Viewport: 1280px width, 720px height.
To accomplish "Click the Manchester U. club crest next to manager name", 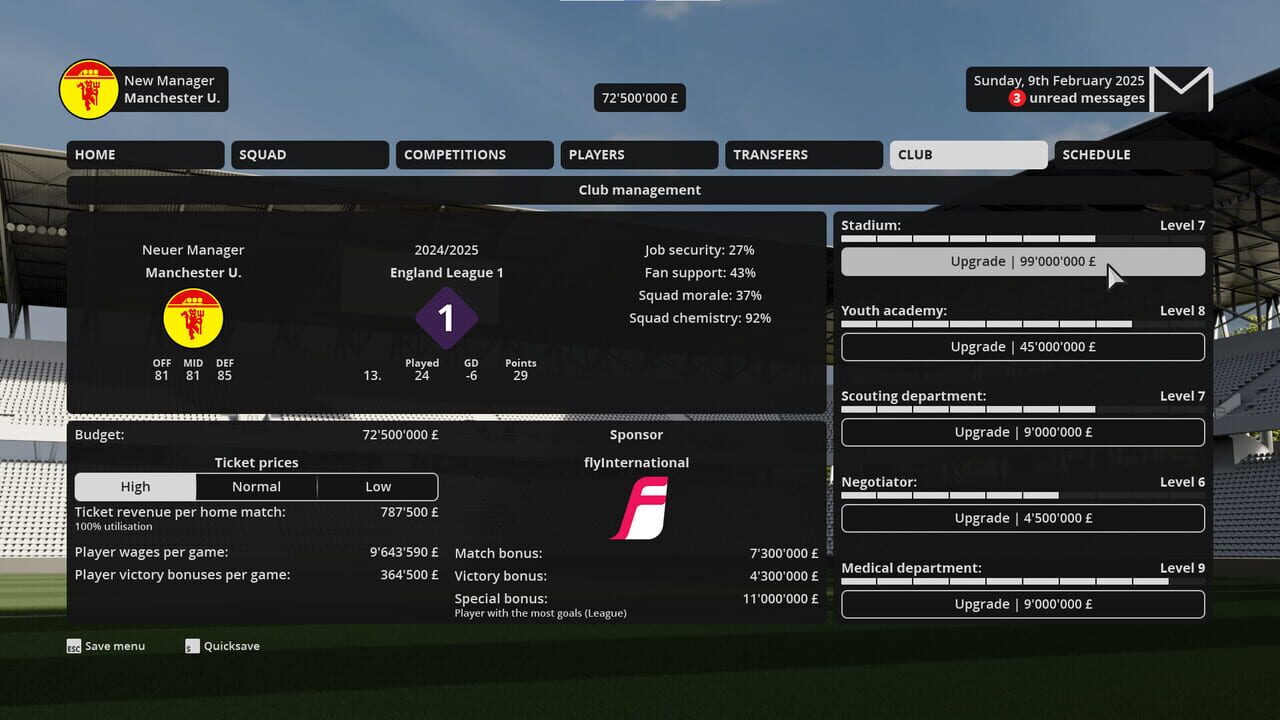I will coord(88,89).
